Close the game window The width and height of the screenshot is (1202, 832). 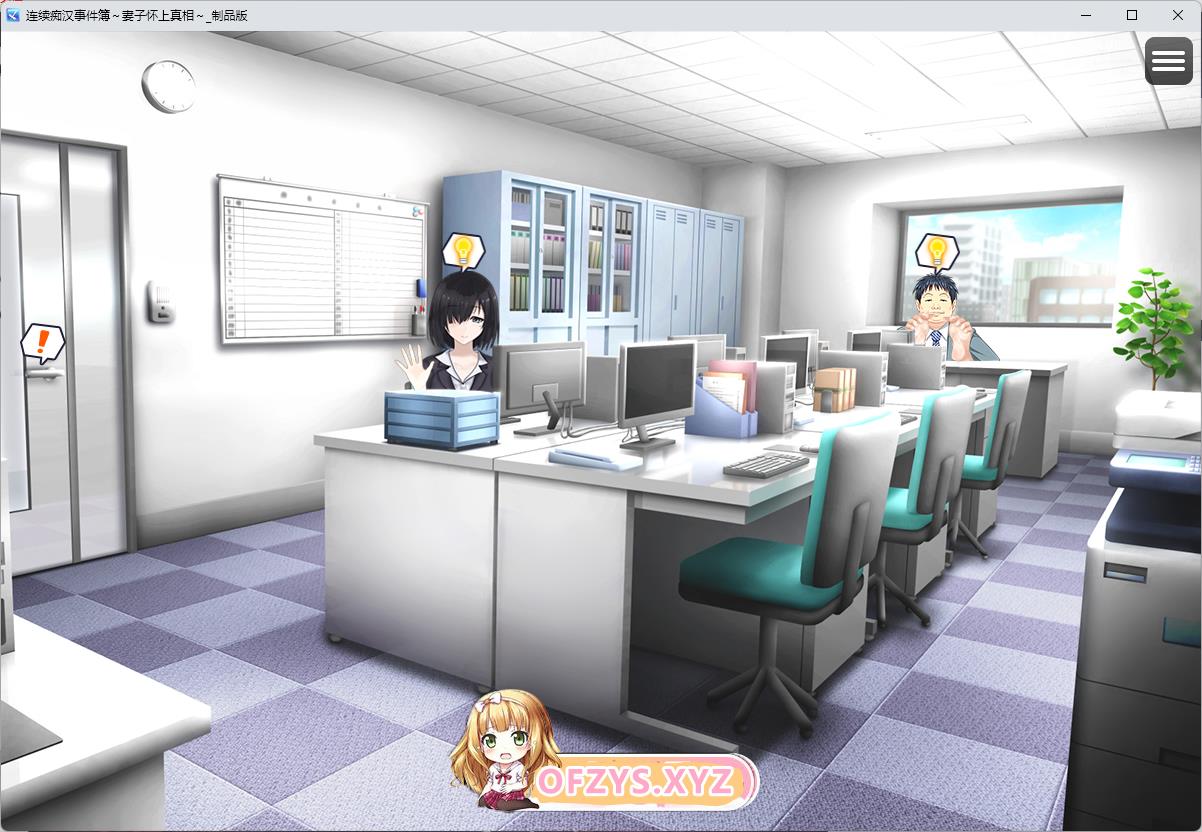click(1178, 15)
